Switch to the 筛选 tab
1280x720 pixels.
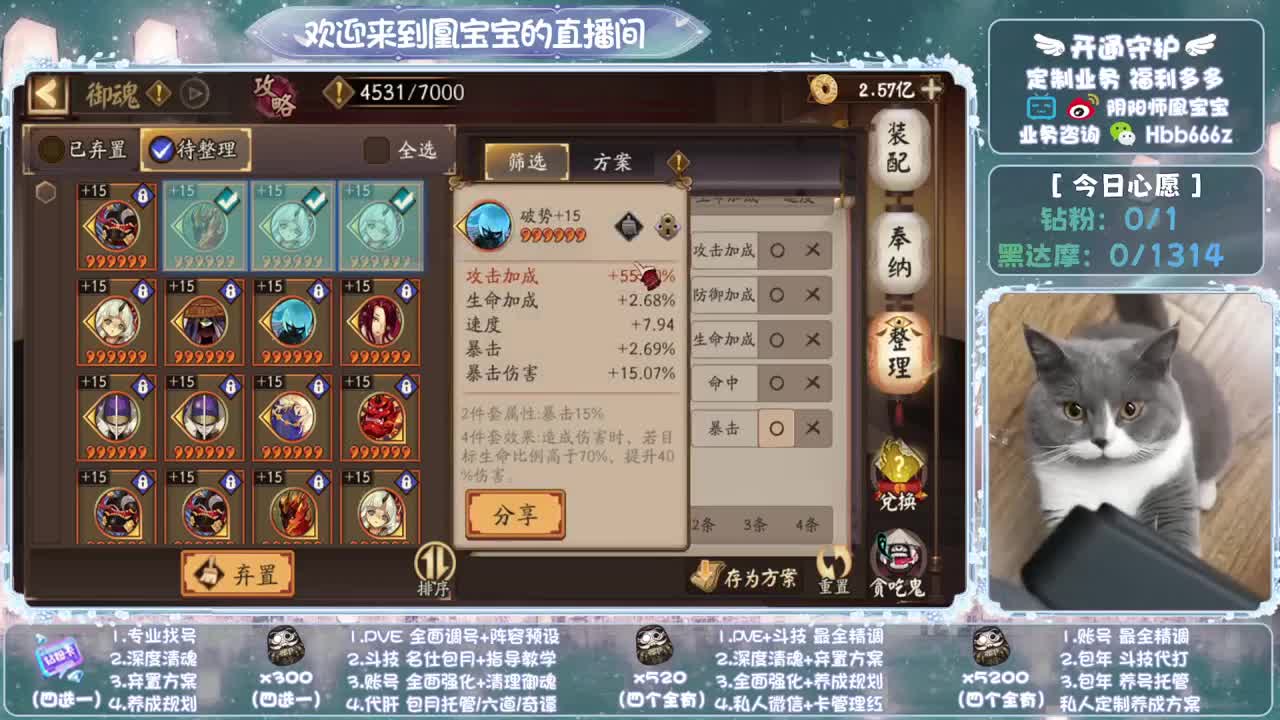coord(527,160)
